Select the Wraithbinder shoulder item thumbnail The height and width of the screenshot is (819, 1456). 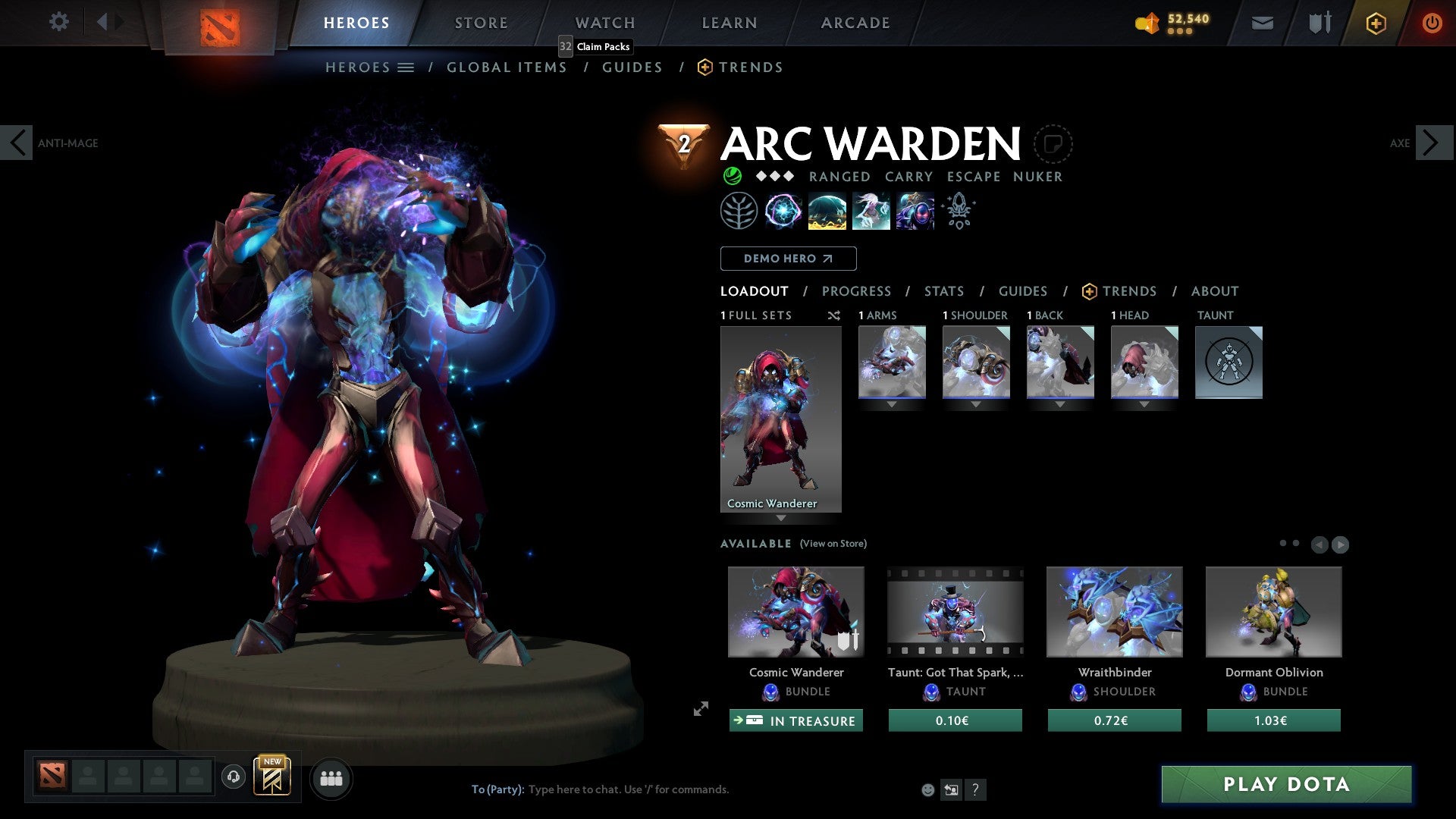pyautogui.click(x=1114, y=611)
